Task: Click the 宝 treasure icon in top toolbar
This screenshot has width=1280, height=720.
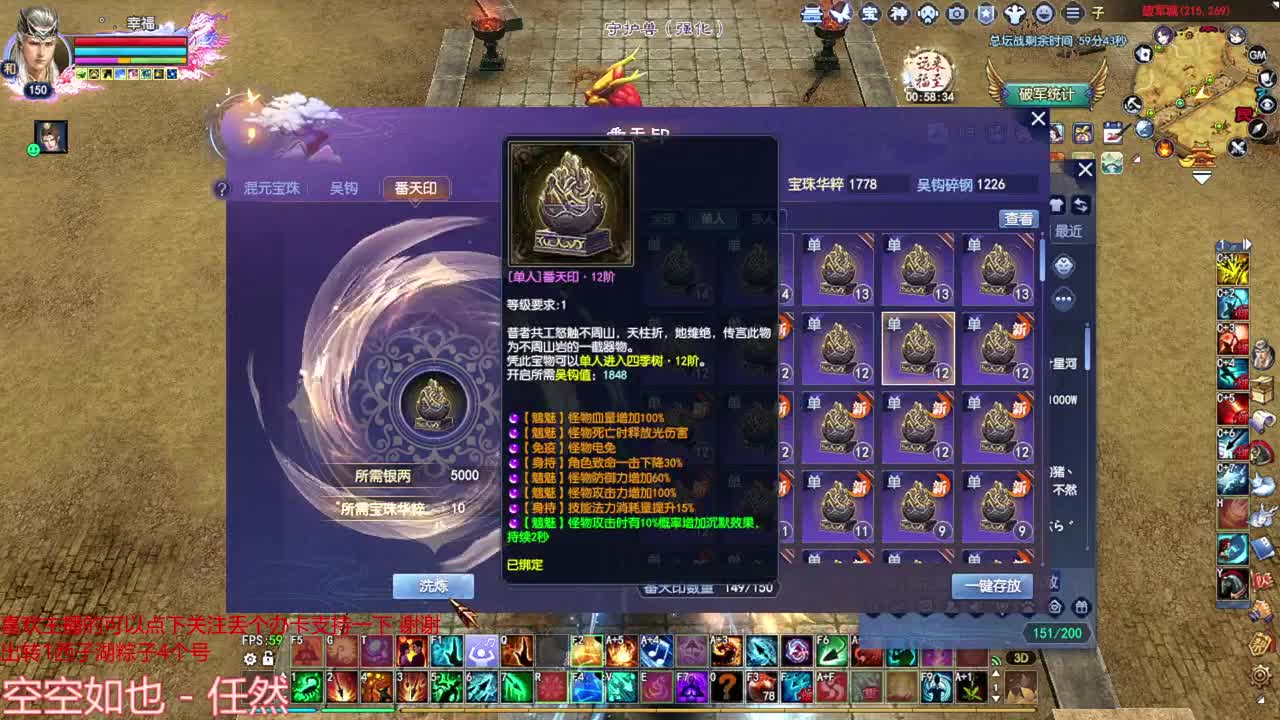Action: [x=869, y=14]
